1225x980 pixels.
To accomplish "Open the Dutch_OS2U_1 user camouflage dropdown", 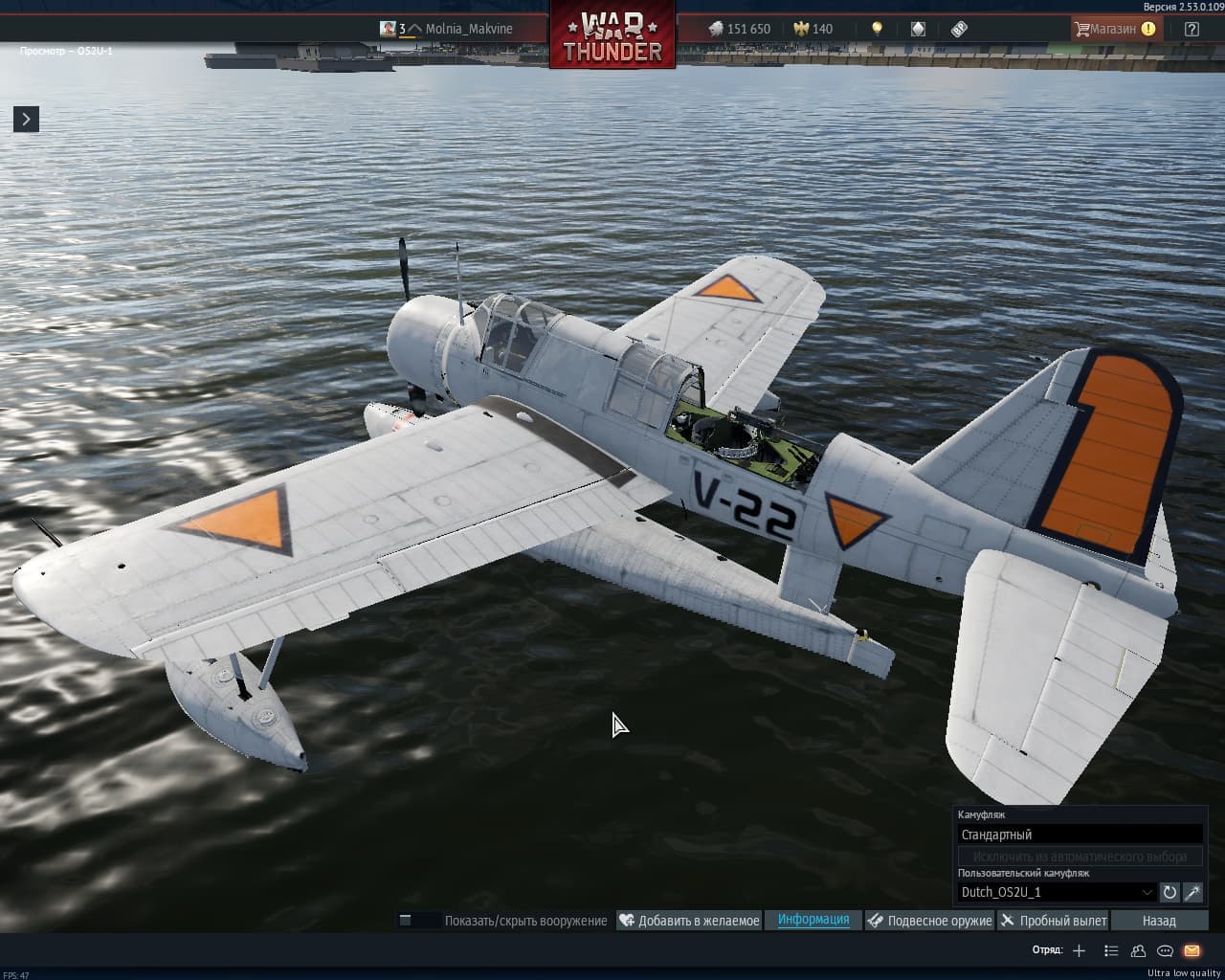I will [x=1057, y=892].
